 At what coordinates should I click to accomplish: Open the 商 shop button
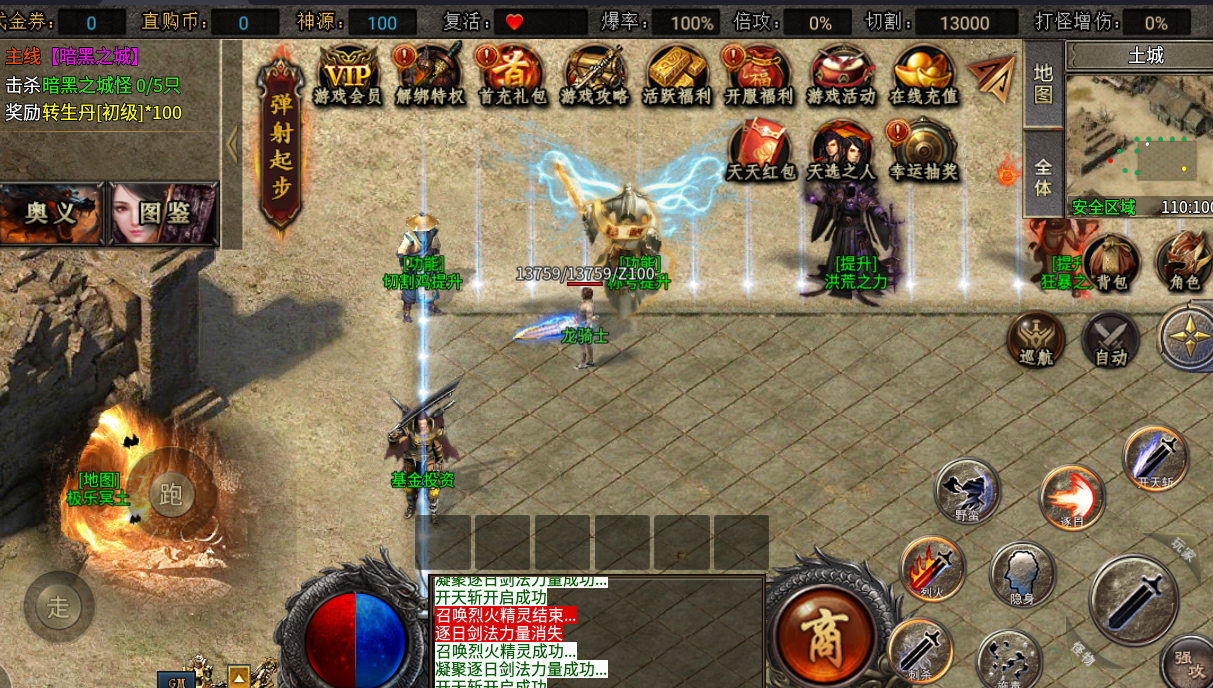click(825, 629)
